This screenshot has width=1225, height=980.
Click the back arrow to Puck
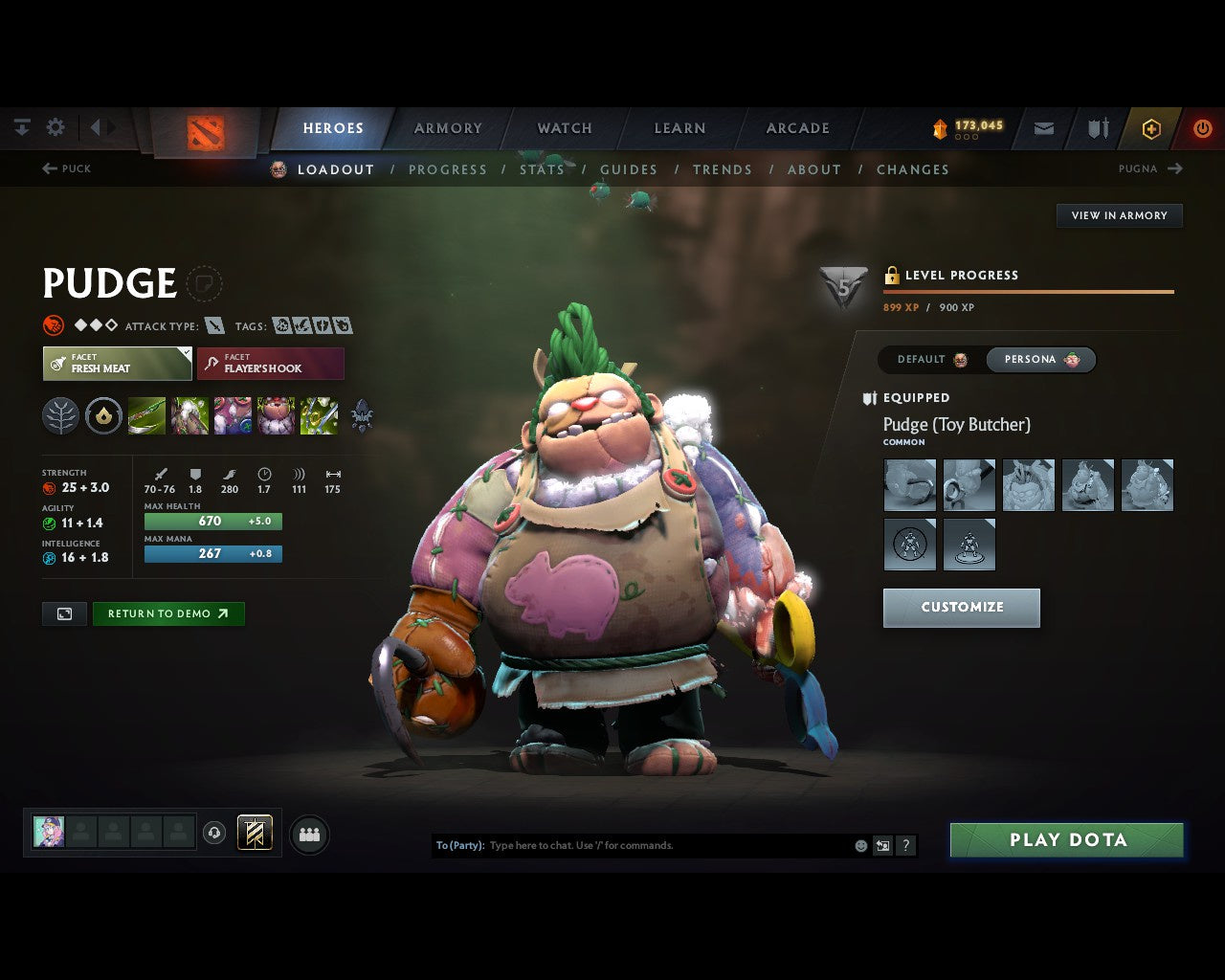pyautogui.click(x=48, y=168)
